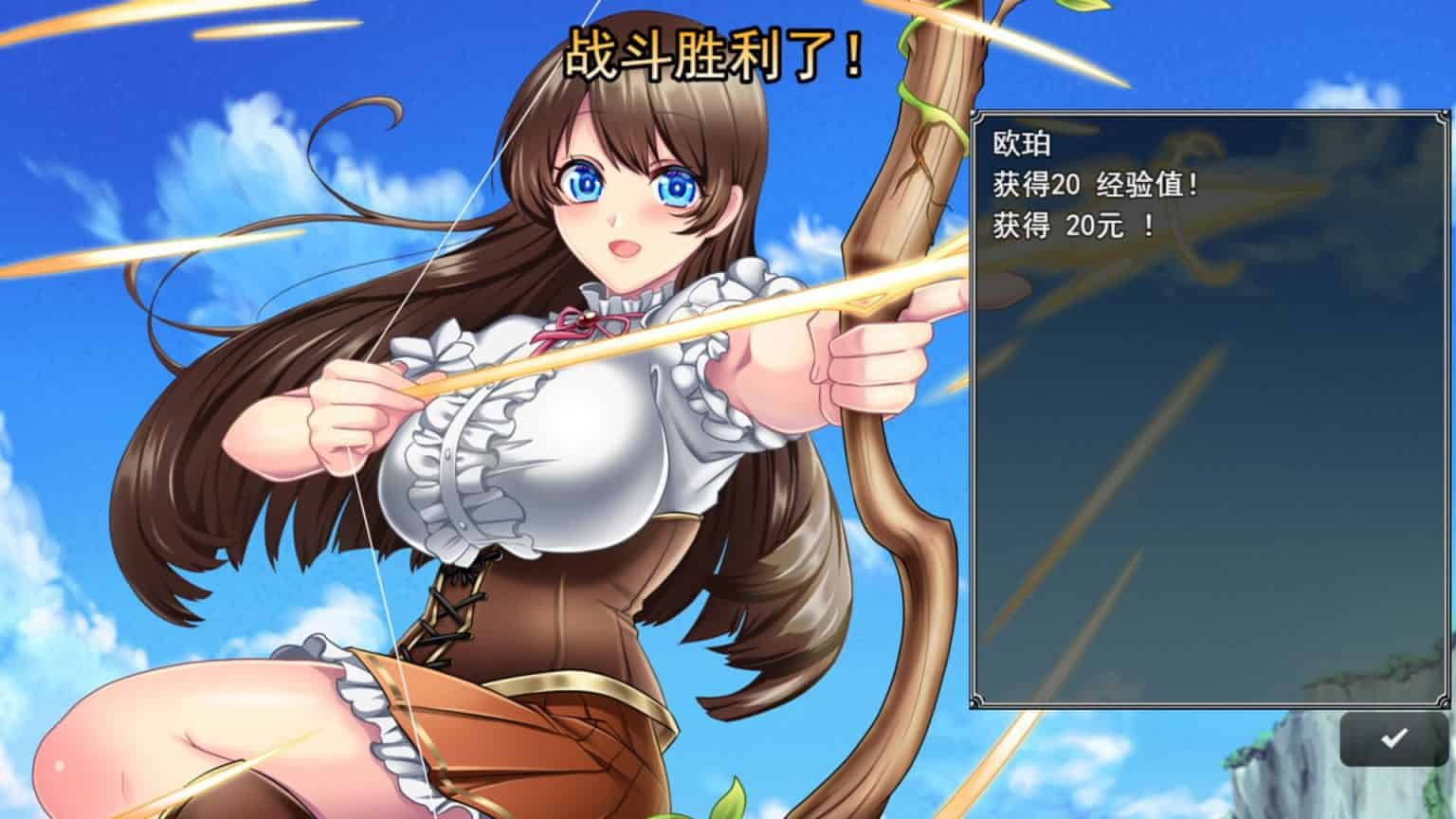Select the 战斗胜利了 victory banner

[716, 52]
